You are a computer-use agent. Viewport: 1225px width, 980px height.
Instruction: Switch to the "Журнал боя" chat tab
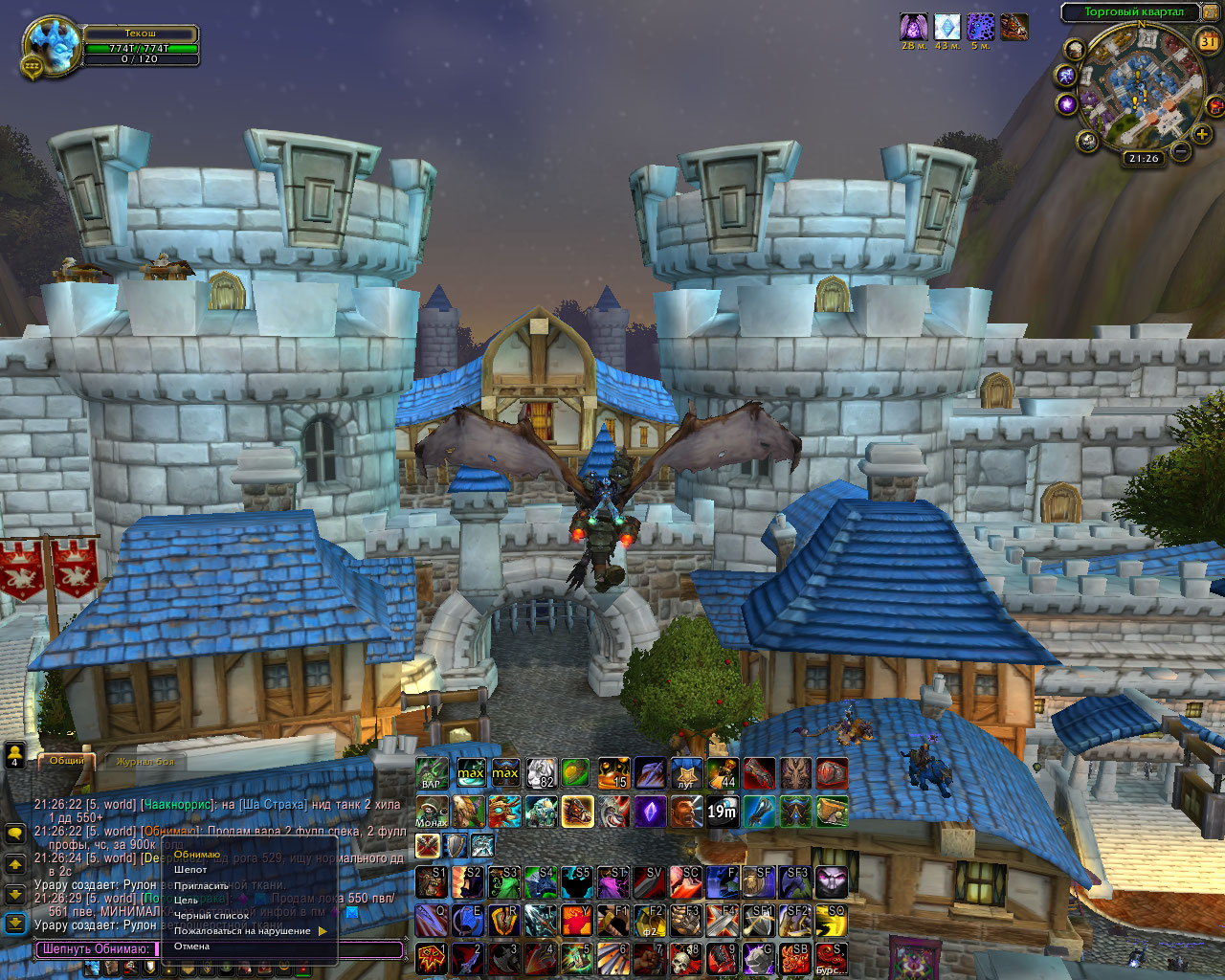click(x=145, y=762)
